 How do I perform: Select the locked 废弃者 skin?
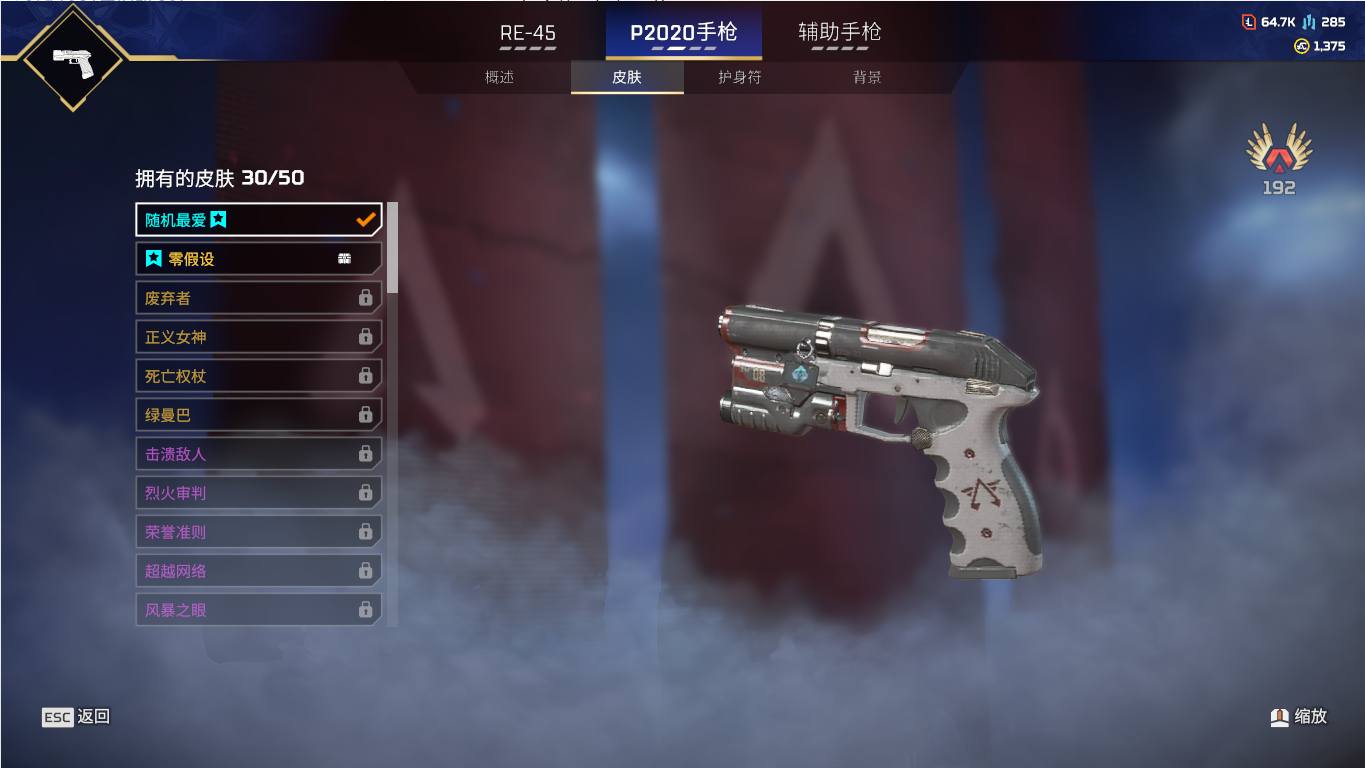tap(258, 298)
